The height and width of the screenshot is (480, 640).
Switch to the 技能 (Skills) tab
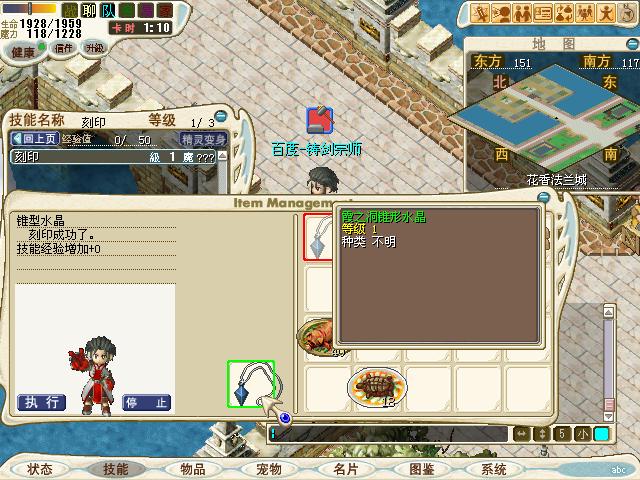[115, 469]
